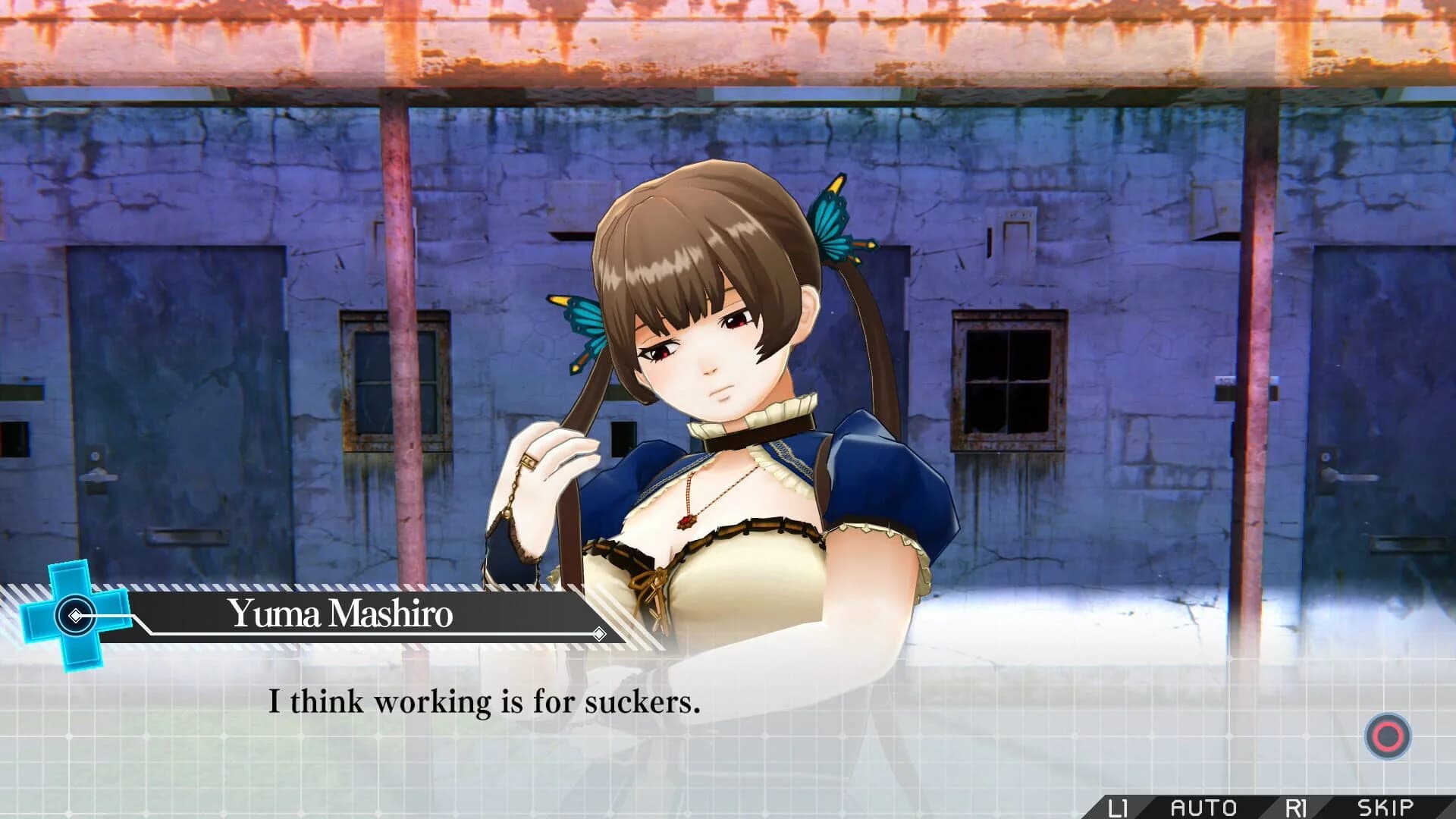This screenshot has width=1456, height=819.
Task: Click the dark circle center of the cross icon
Action: coord(74,616)
